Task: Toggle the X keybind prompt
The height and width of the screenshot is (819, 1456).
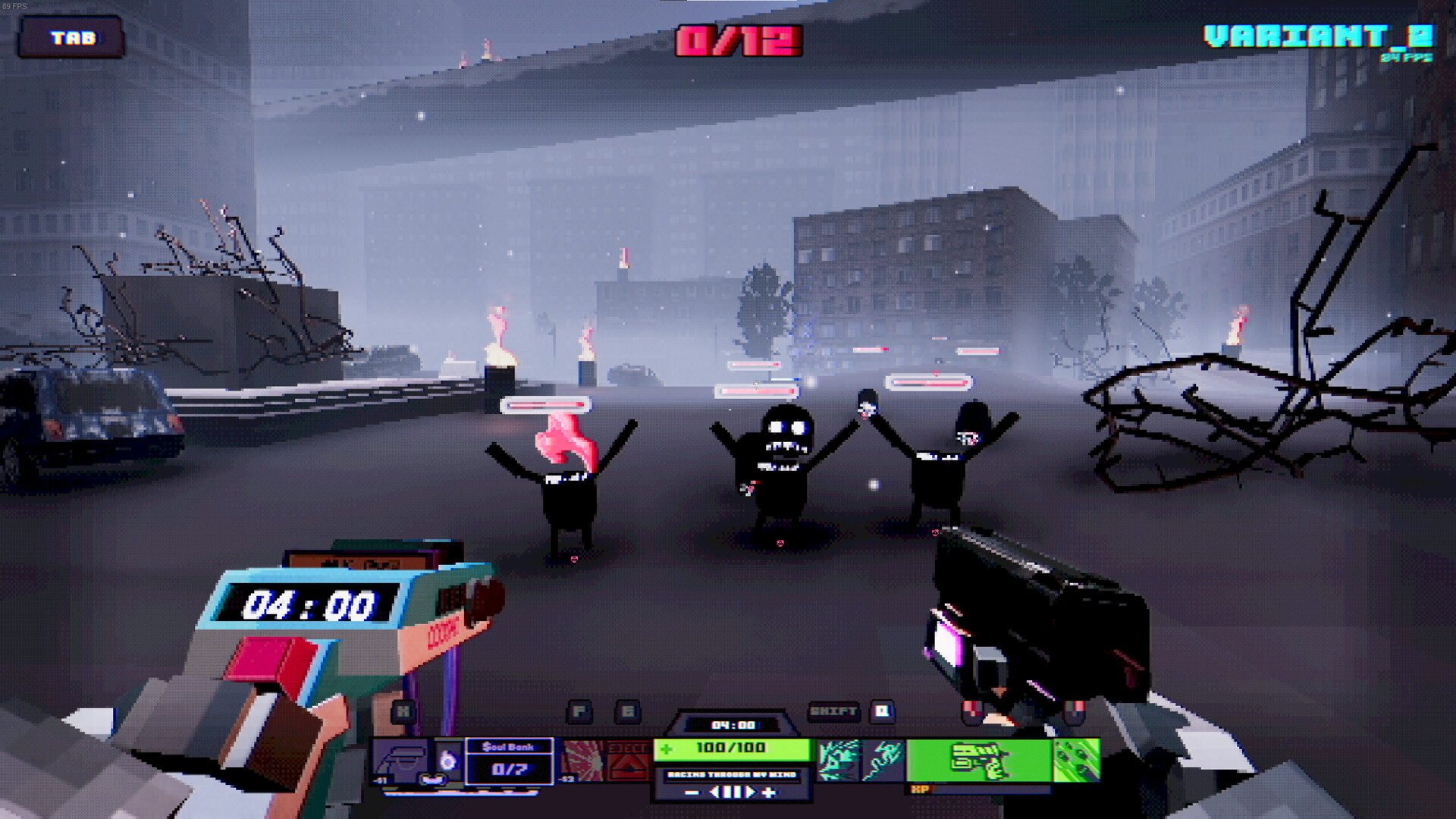Action: coord(403,710)
